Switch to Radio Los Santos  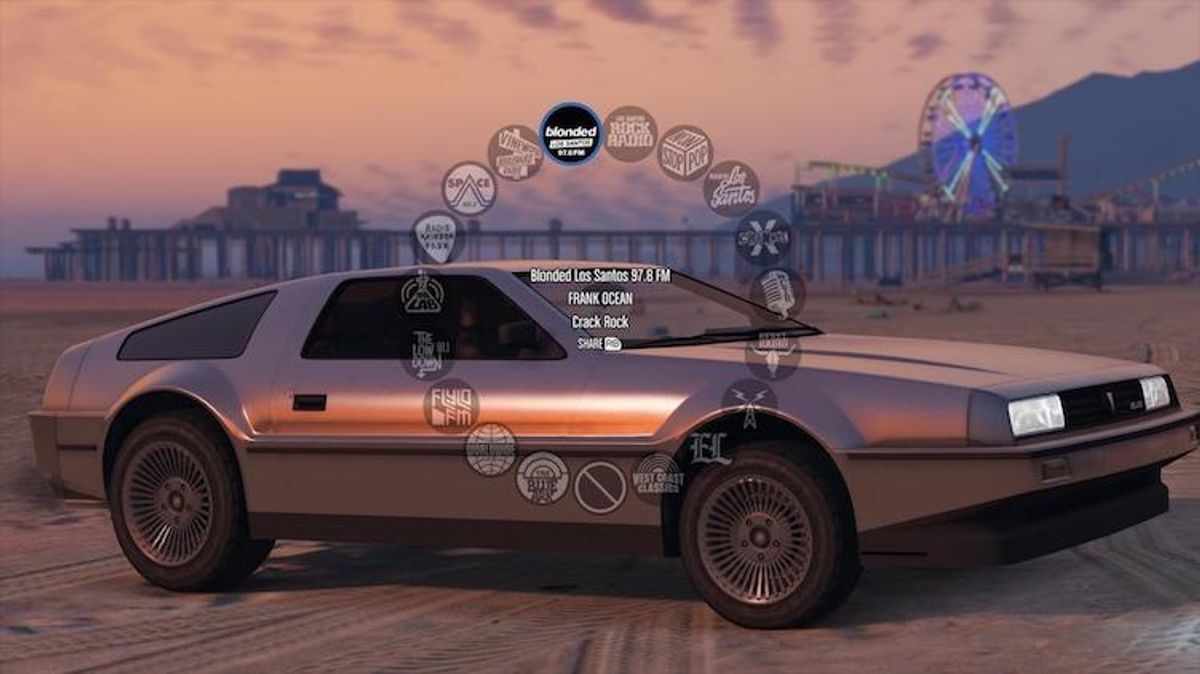point(731,189)
